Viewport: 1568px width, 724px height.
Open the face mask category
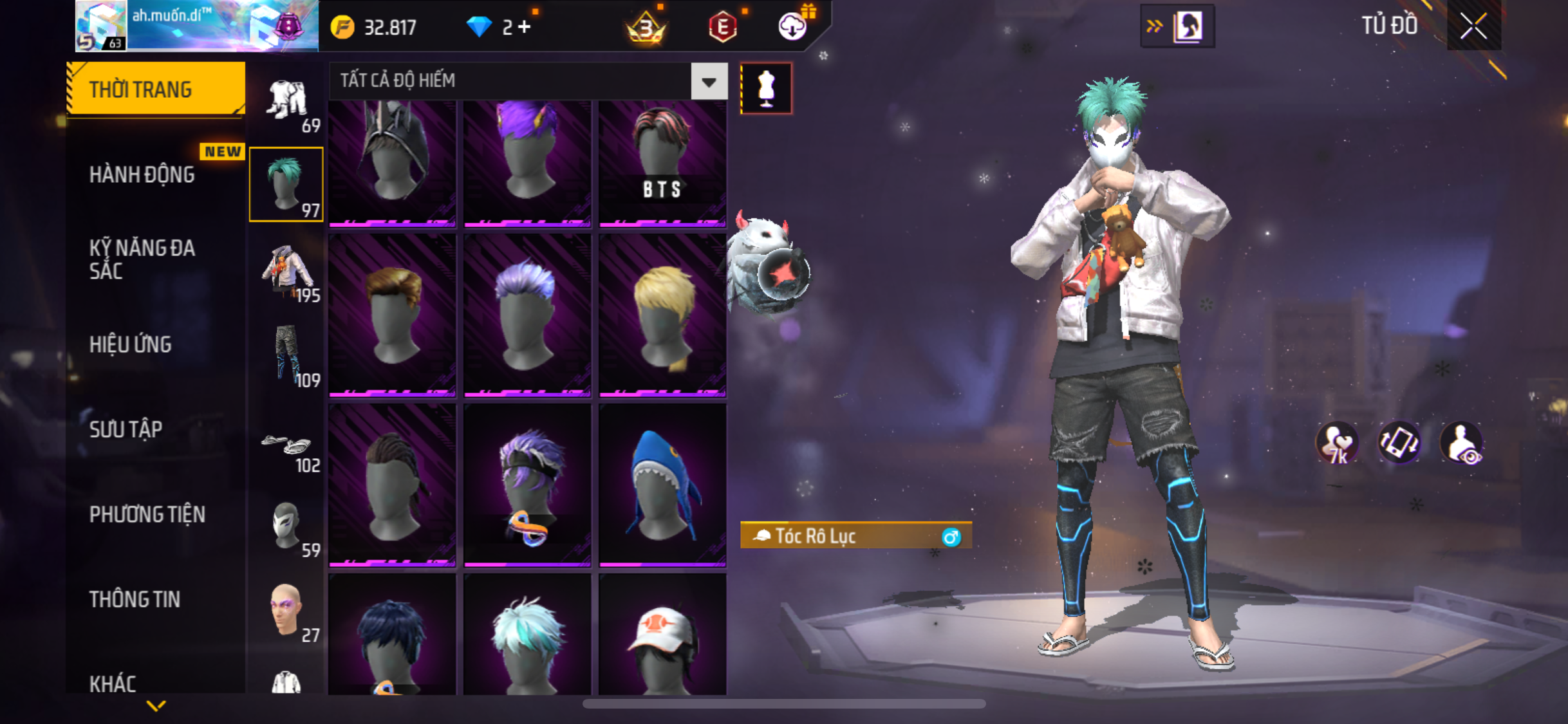[x=286, y=528]
